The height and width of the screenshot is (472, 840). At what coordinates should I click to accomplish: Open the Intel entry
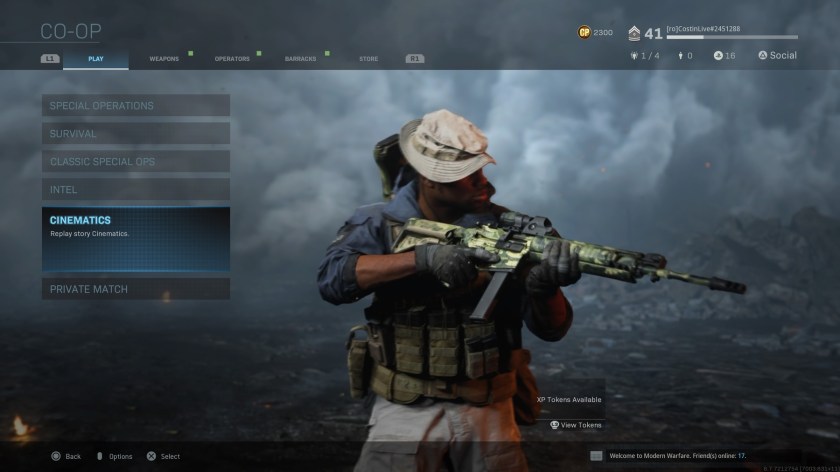tap(136, 189)
